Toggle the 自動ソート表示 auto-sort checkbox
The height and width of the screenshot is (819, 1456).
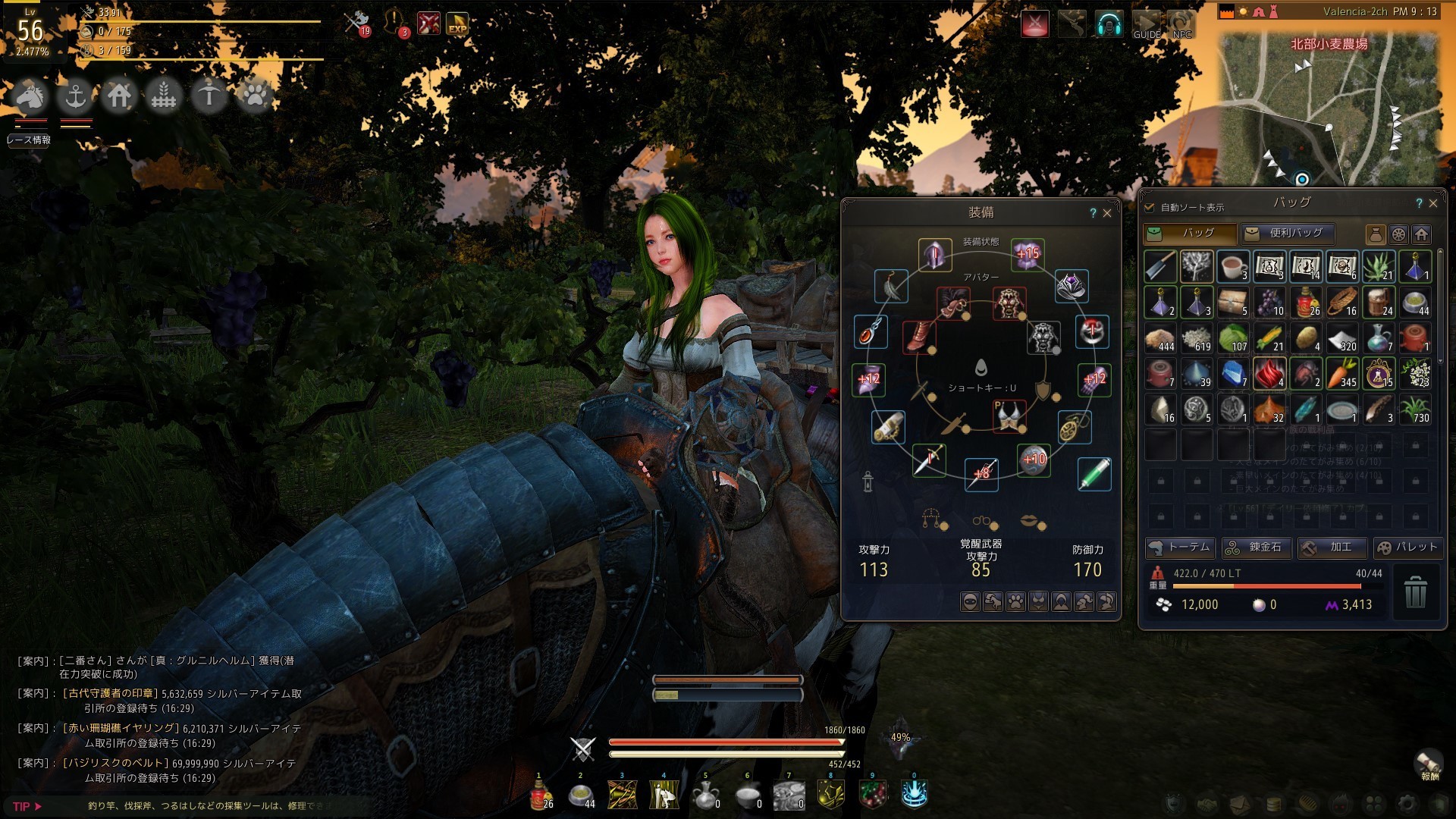1150,207
